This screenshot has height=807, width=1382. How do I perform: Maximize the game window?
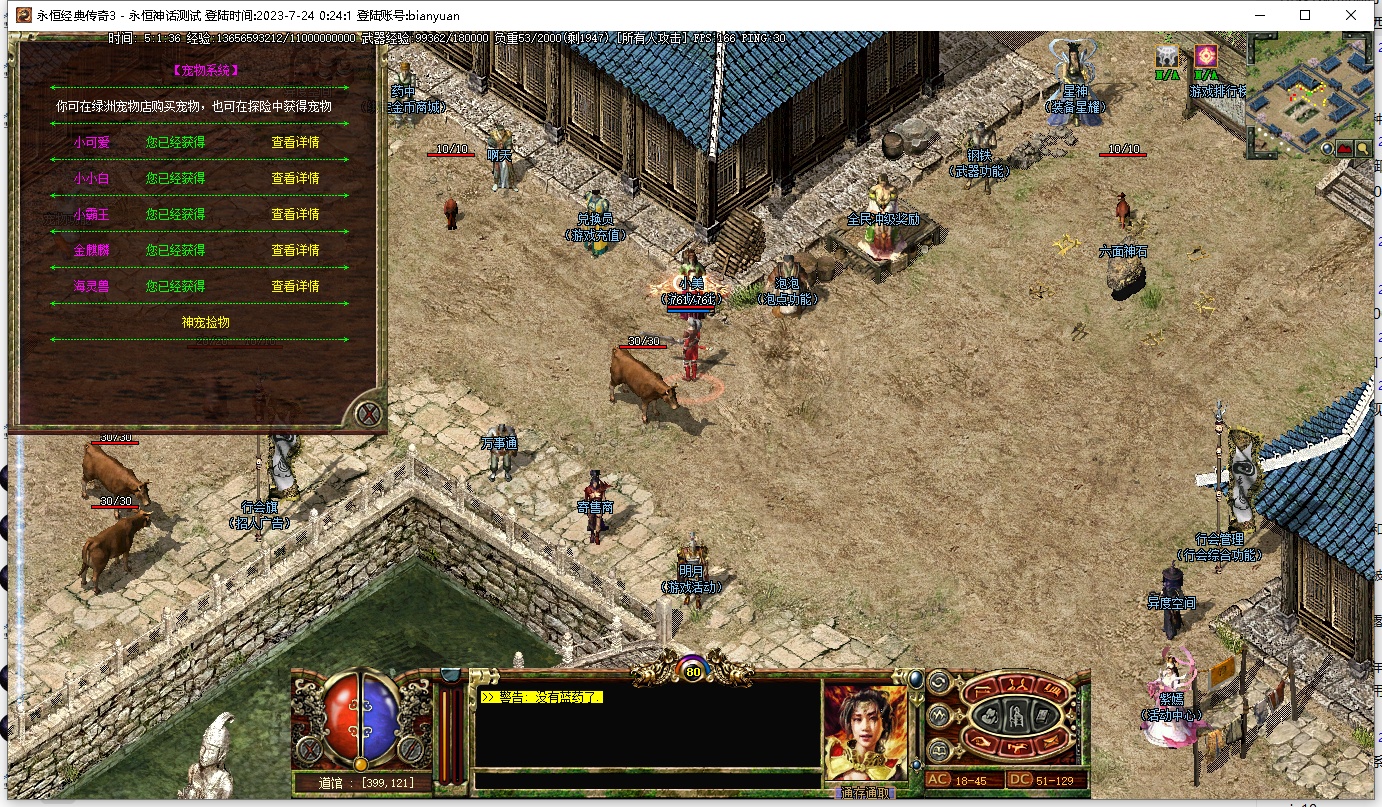point(1305,15)
